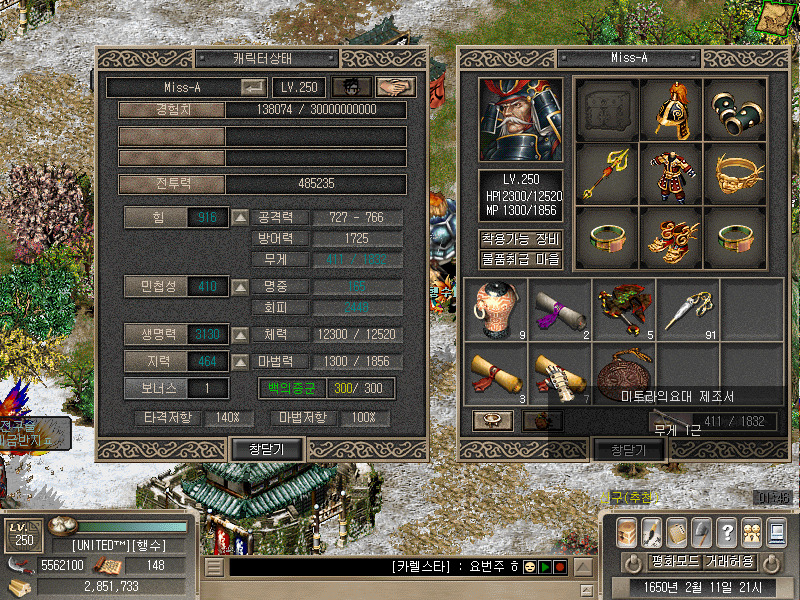Image resolution: width=800 pixels, height=600 pixels.
Task: Add a point to 생명력 (vitality)
Action: (x=240, y=334)
